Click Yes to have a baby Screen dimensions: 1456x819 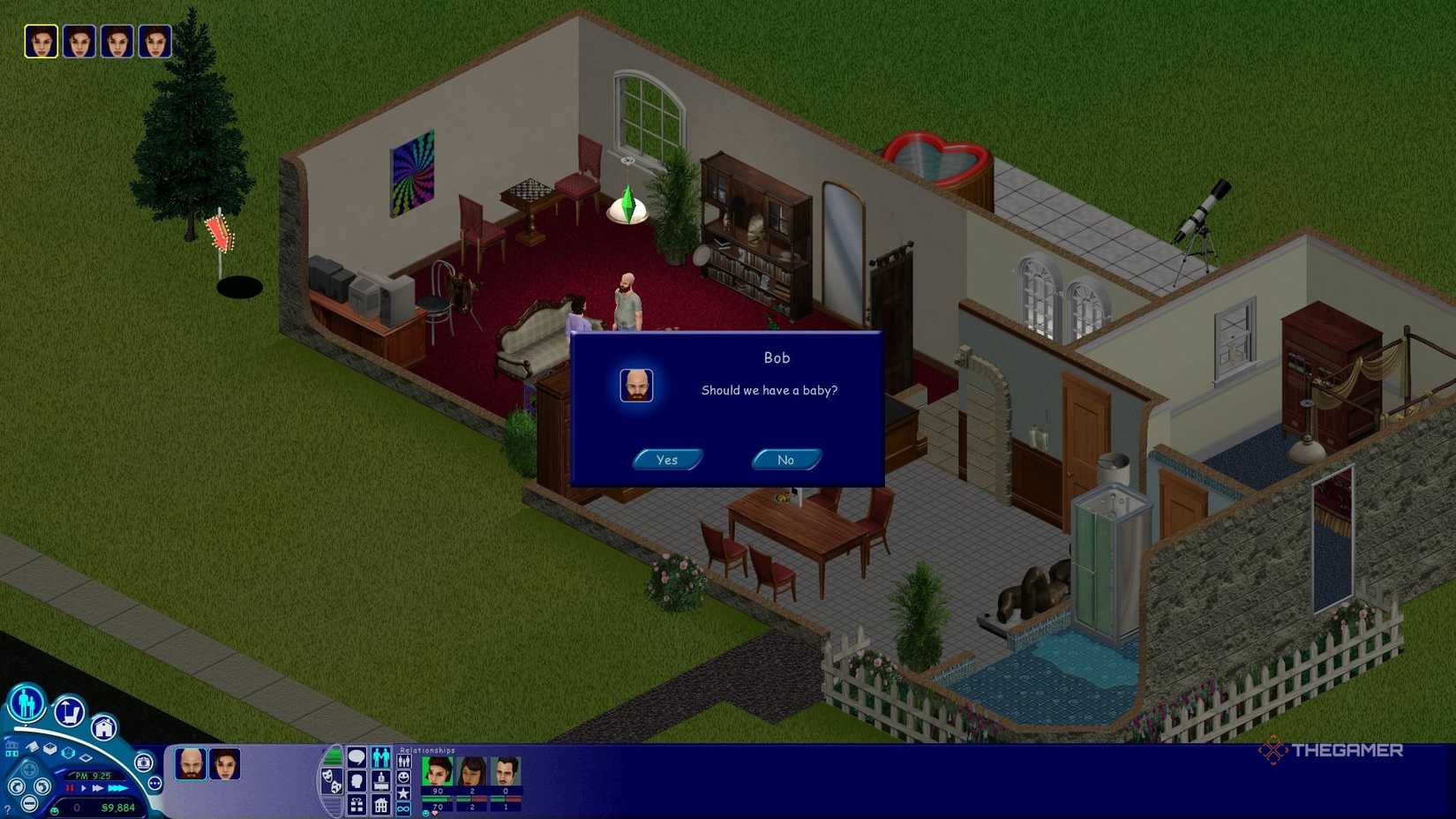(668, 459)
